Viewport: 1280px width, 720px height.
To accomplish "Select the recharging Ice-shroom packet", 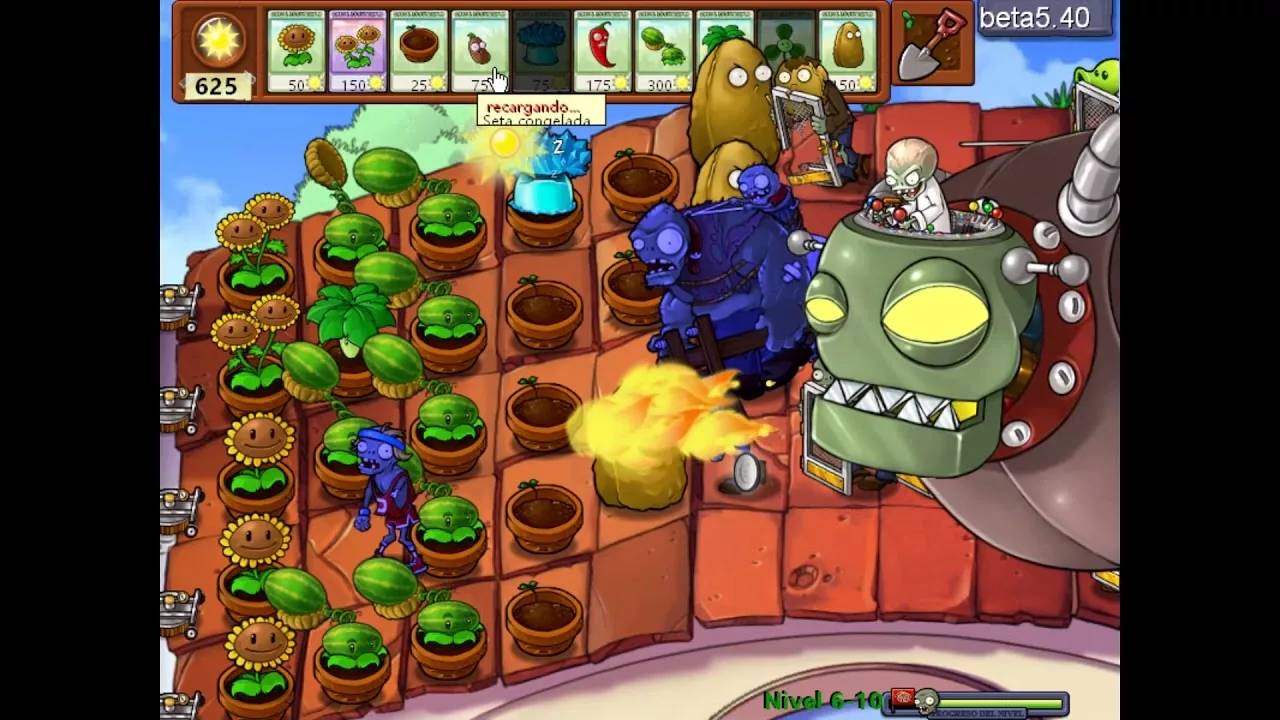I will (x=540, y=50).
